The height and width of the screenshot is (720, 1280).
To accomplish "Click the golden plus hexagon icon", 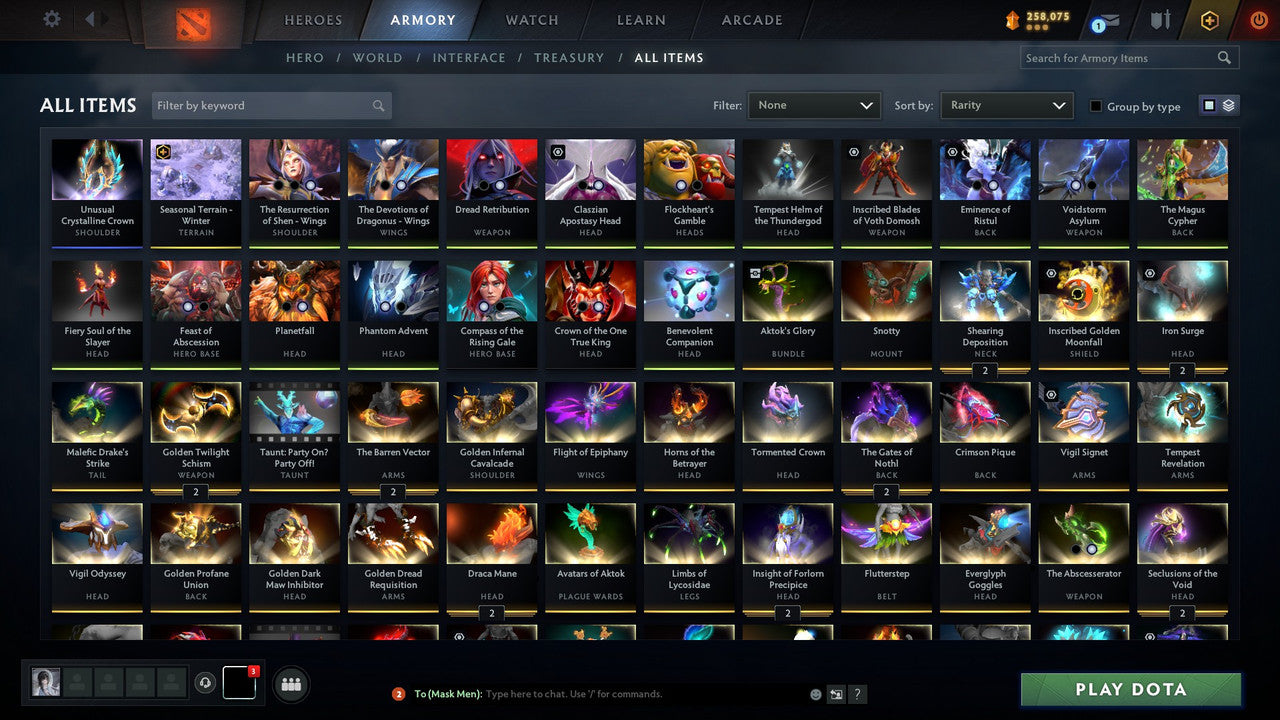I will point(1209,19).
